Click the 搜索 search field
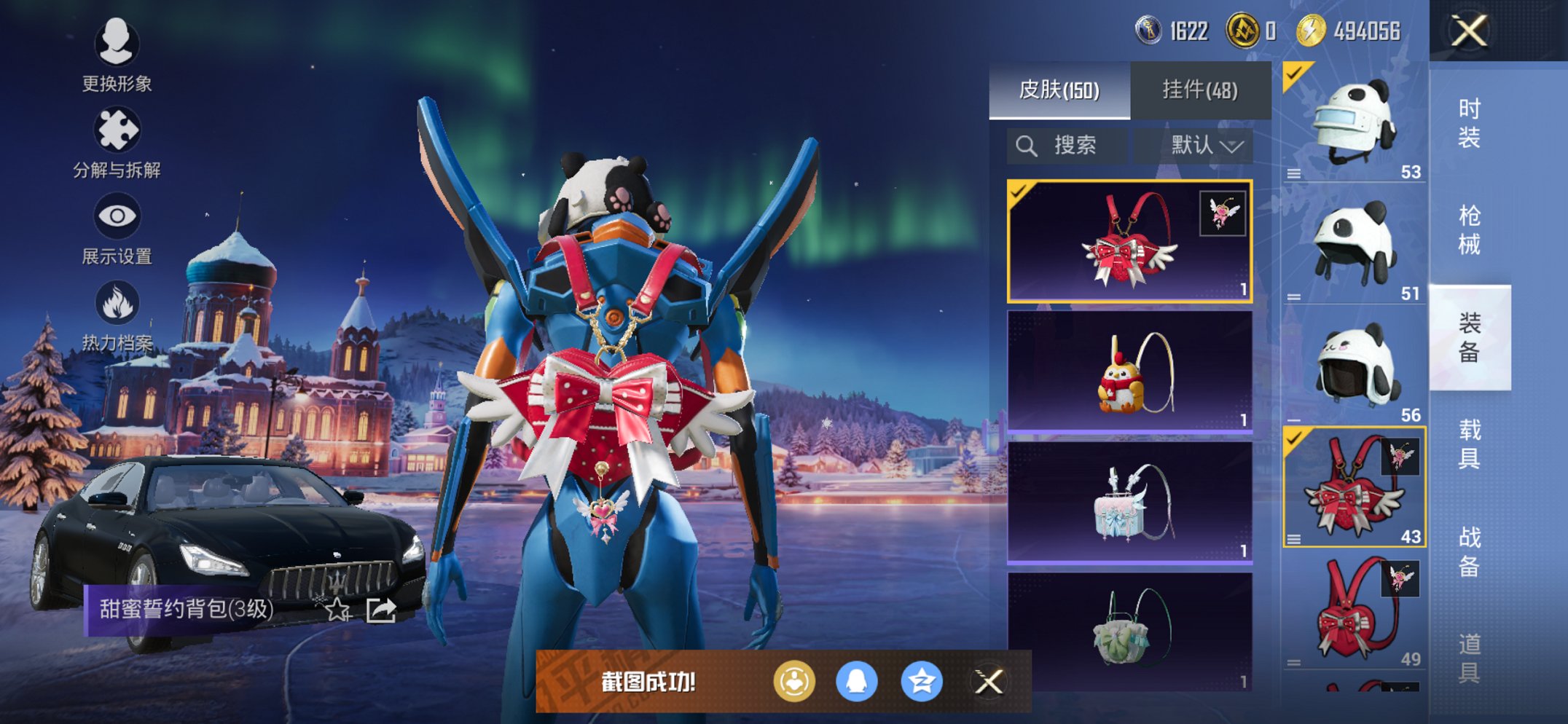This screenshot has width=1568, height=724. click(1067, 146)
